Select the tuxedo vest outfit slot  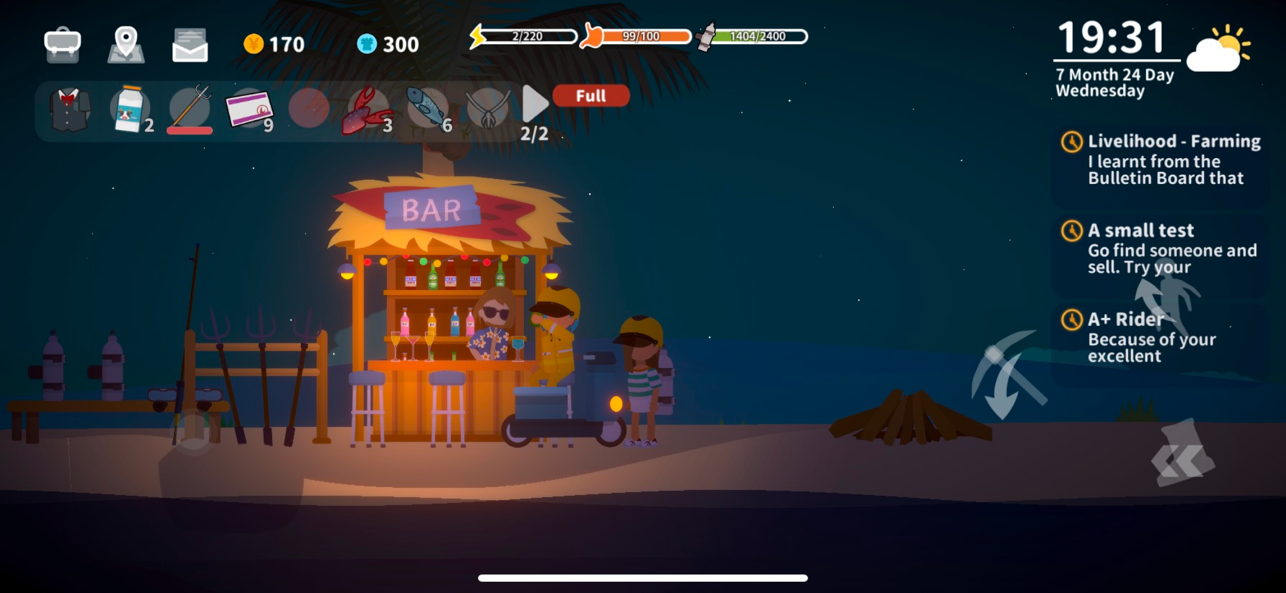click(x=70, y=109)
